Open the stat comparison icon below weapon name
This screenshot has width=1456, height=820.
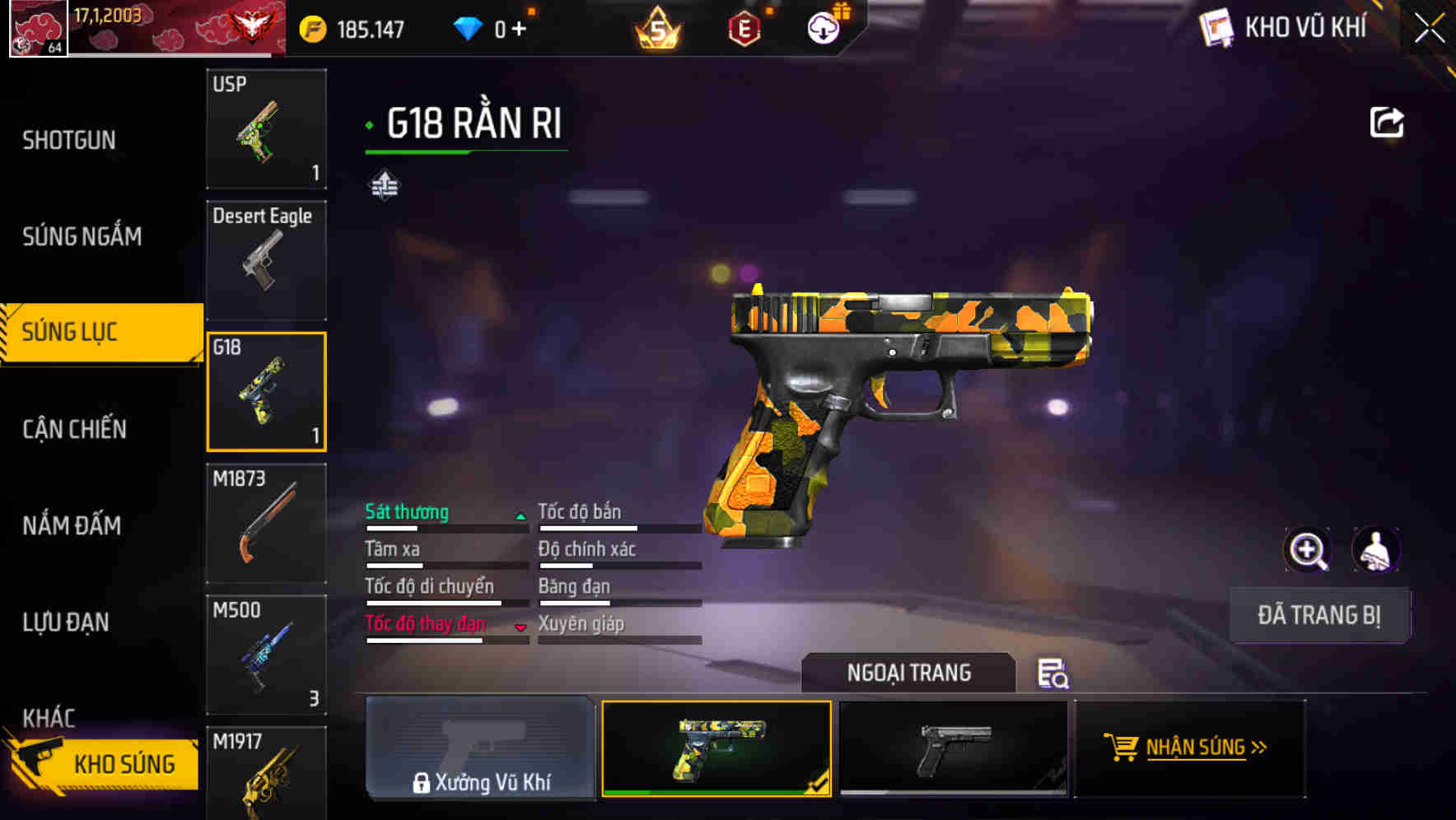click(384, 185)
